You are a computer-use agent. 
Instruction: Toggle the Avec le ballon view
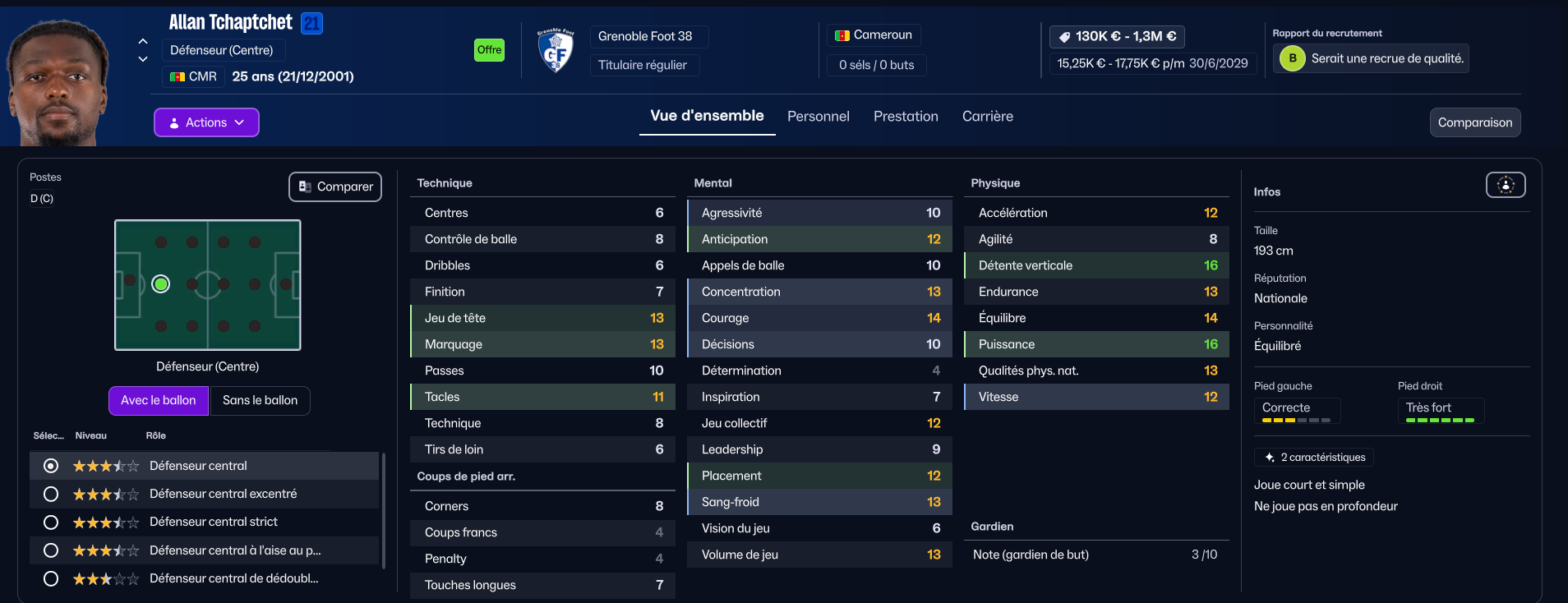(x=159, y=400)
